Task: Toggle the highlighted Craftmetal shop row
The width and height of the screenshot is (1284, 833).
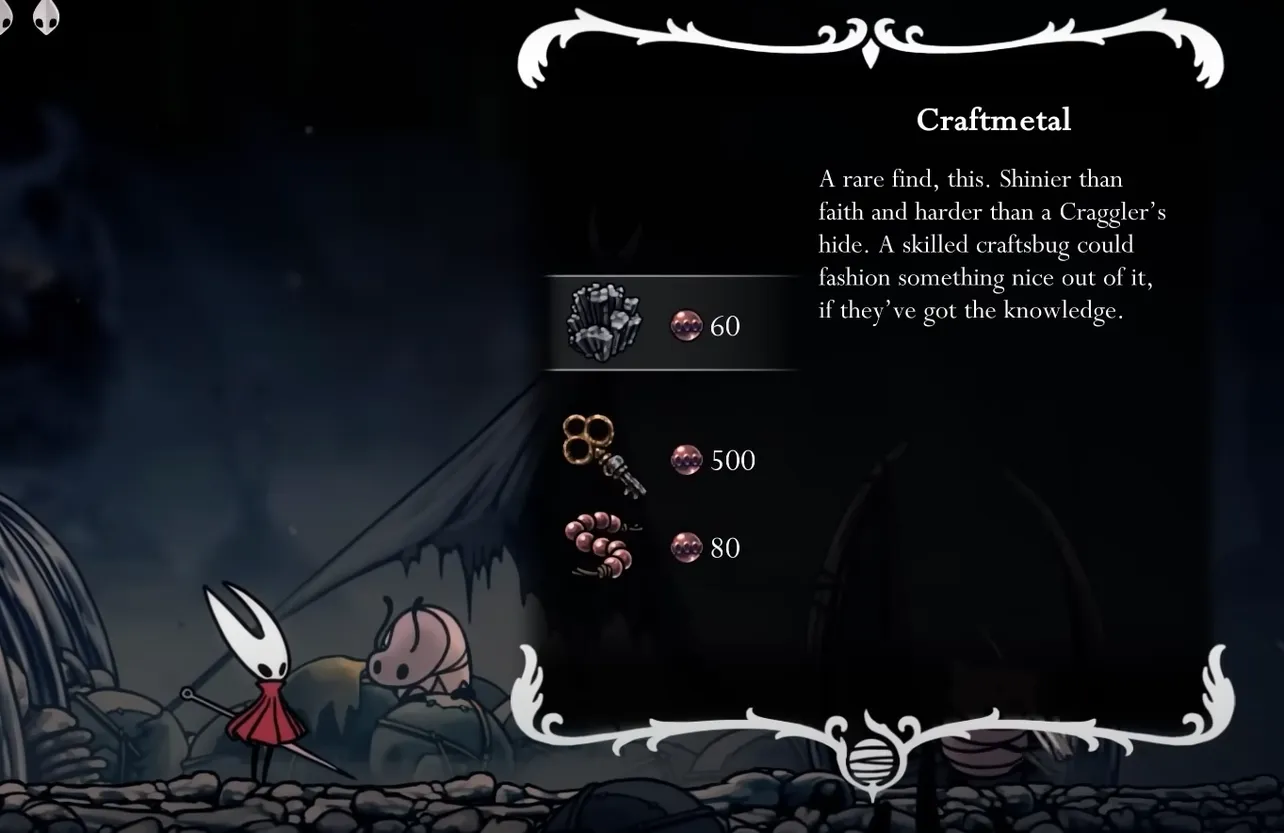Action: pyautogui.click(x=668, y=324)
